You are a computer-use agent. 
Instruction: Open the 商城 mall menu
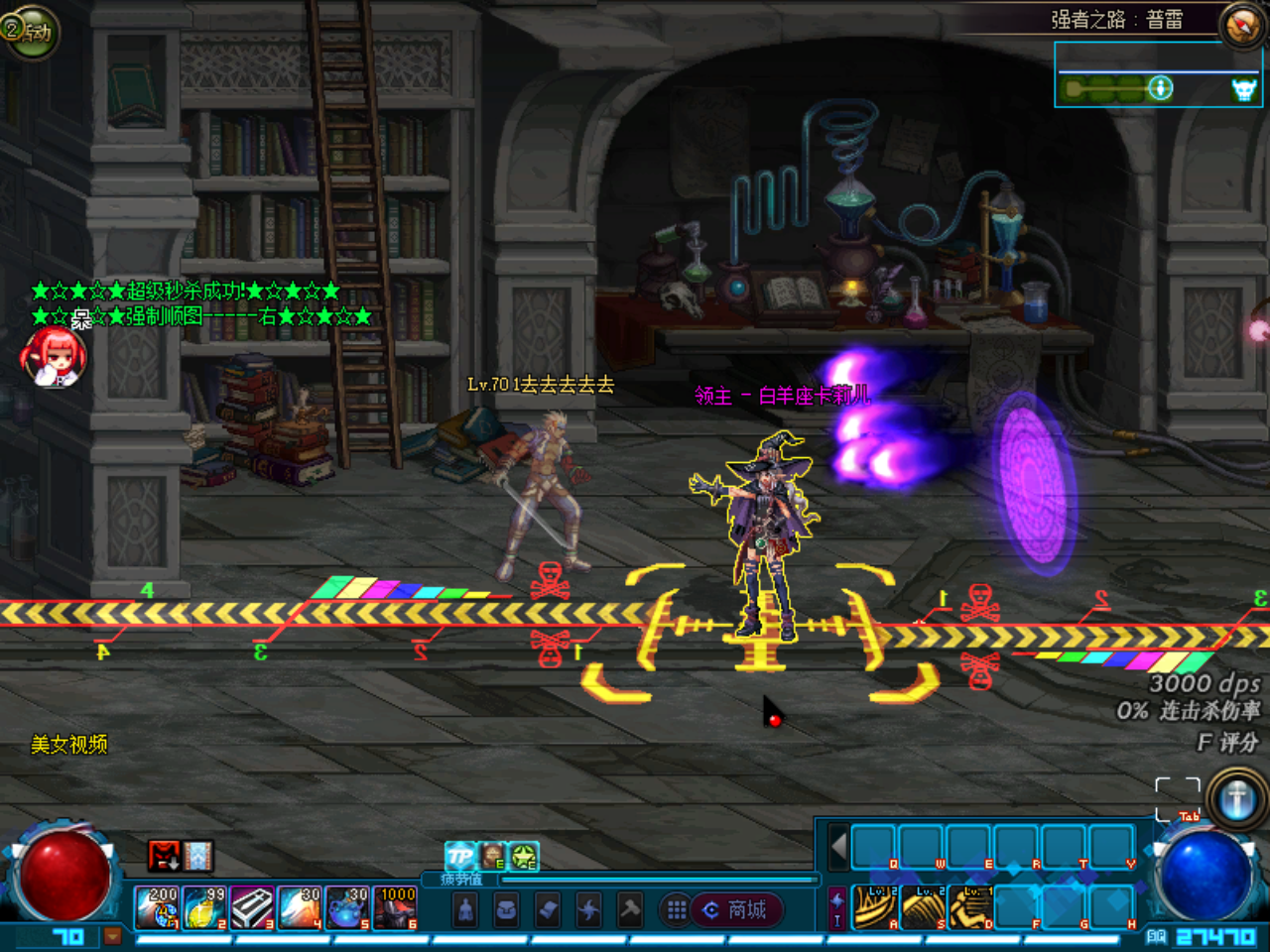[x=739, y=911]
